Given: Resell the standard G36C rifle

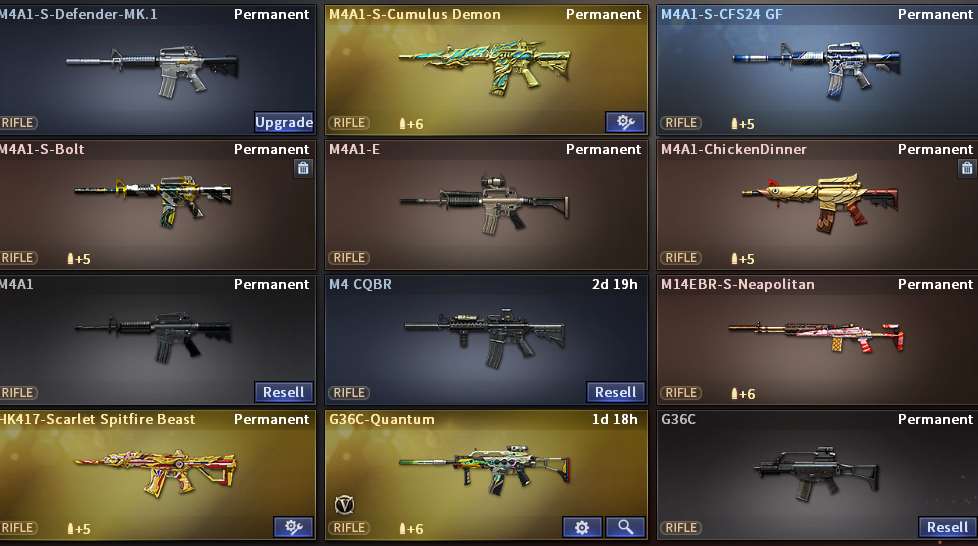Looking at the screenshot, I should 947,527.
